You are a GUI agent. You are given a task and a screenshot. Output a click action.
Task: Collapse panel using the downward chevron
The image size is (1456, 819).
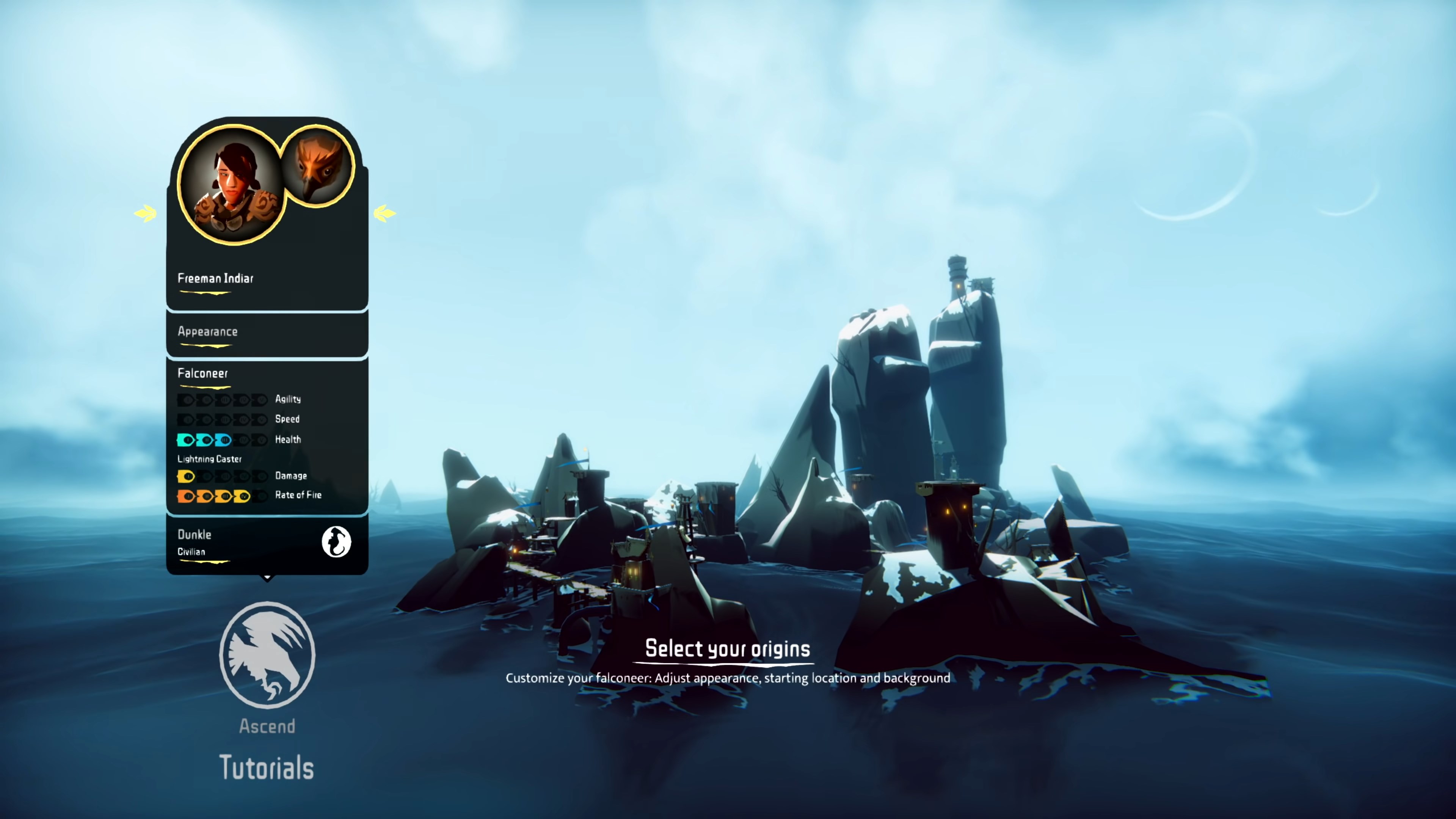(267, 577)
